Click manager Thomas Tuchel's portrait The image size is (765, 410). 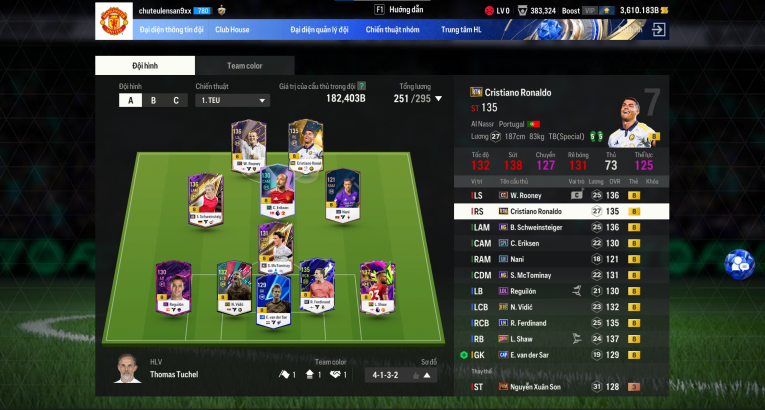(x=127, y=367)
